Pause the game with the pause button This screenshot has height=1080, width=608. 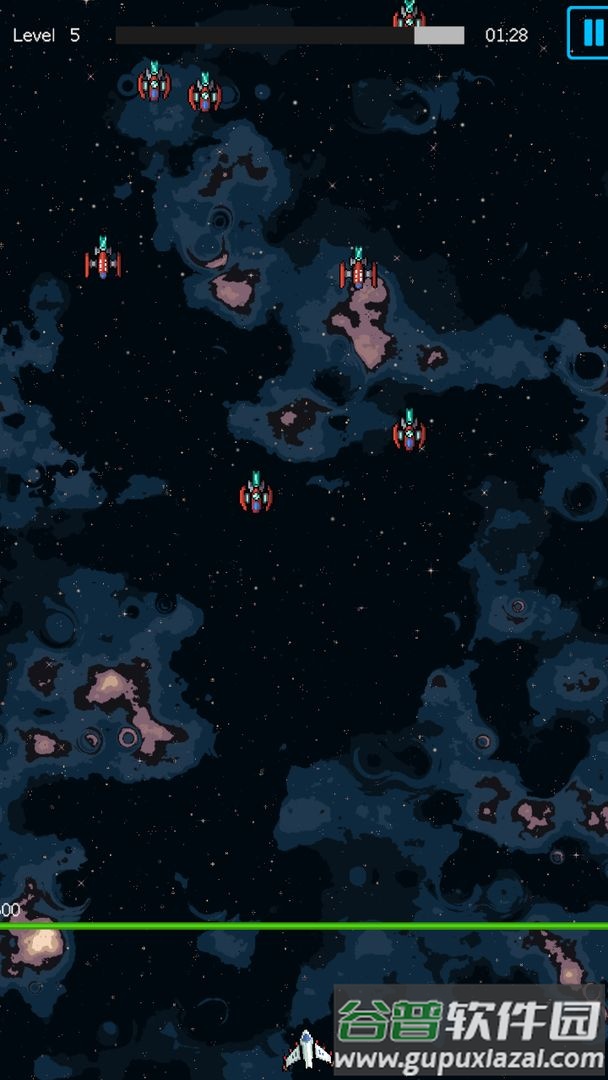589,32
